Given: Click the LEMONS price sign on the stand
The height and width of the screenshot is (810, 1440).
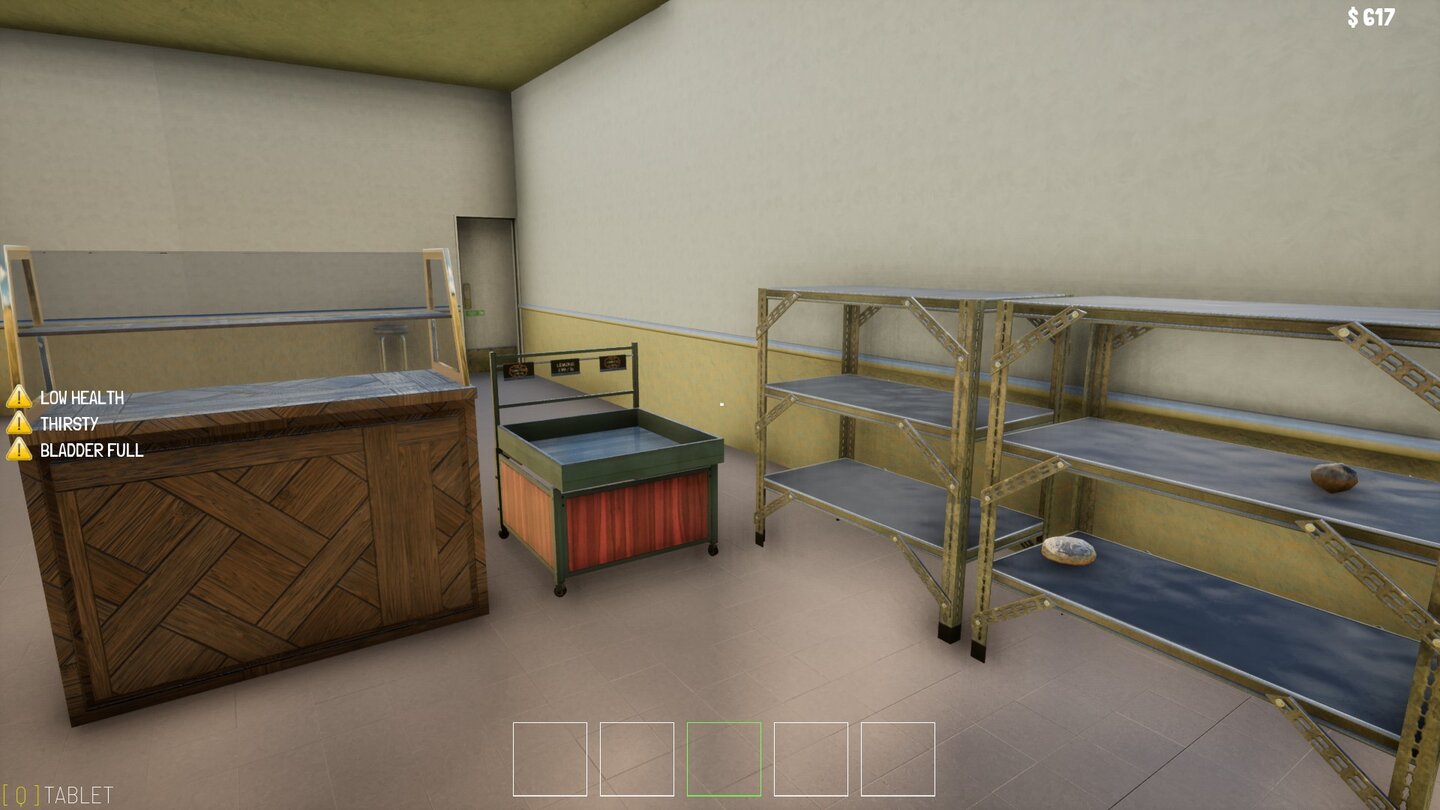Looking at the screenshot, I should click(565, 368).
